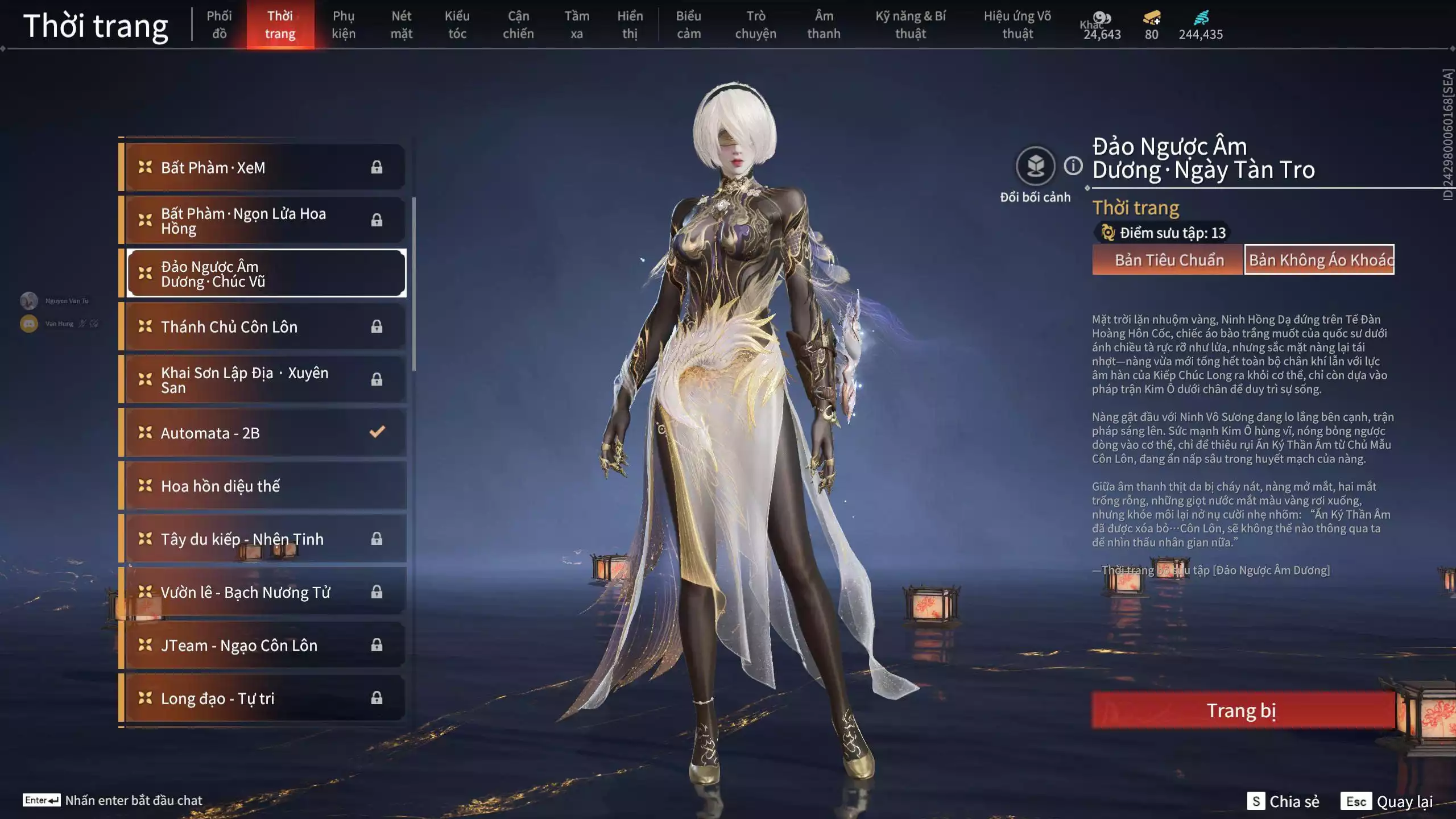The height and width of the screenshot is (819, 1456).
Task: Go to the Cận chiến tab
Action: [518, 25]
